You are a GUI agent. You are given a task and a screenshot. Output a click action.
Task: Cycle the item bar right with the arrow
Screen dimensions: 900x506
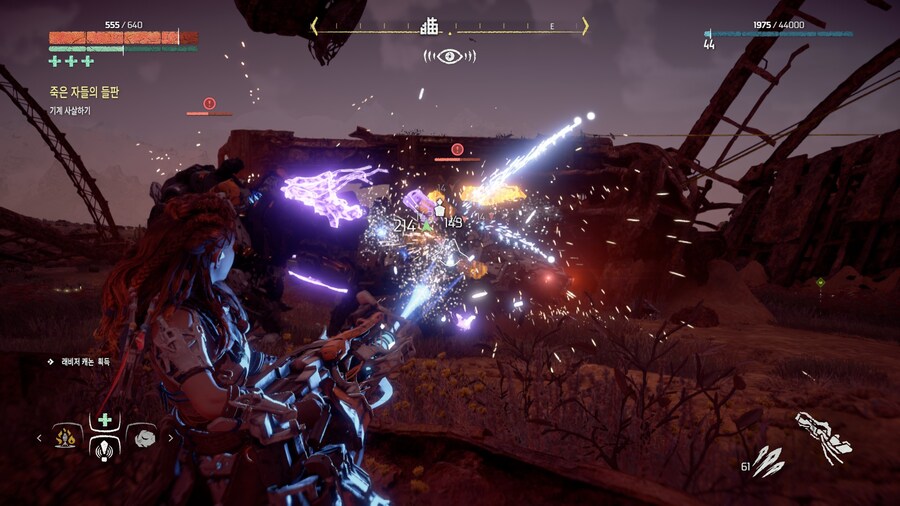171,437
